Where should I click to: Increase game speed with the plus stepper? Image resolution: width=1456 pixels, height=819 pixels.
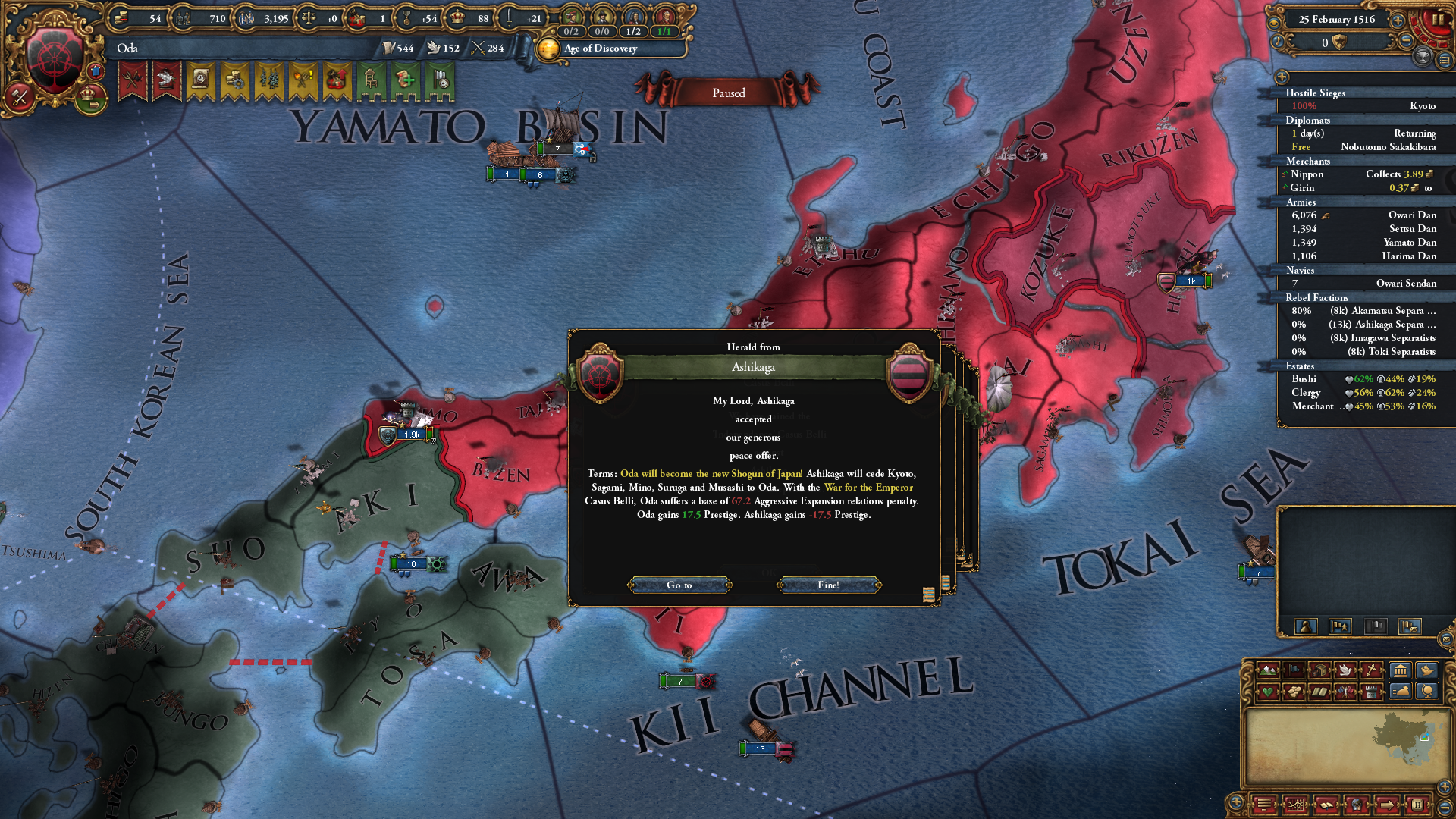1397,20
